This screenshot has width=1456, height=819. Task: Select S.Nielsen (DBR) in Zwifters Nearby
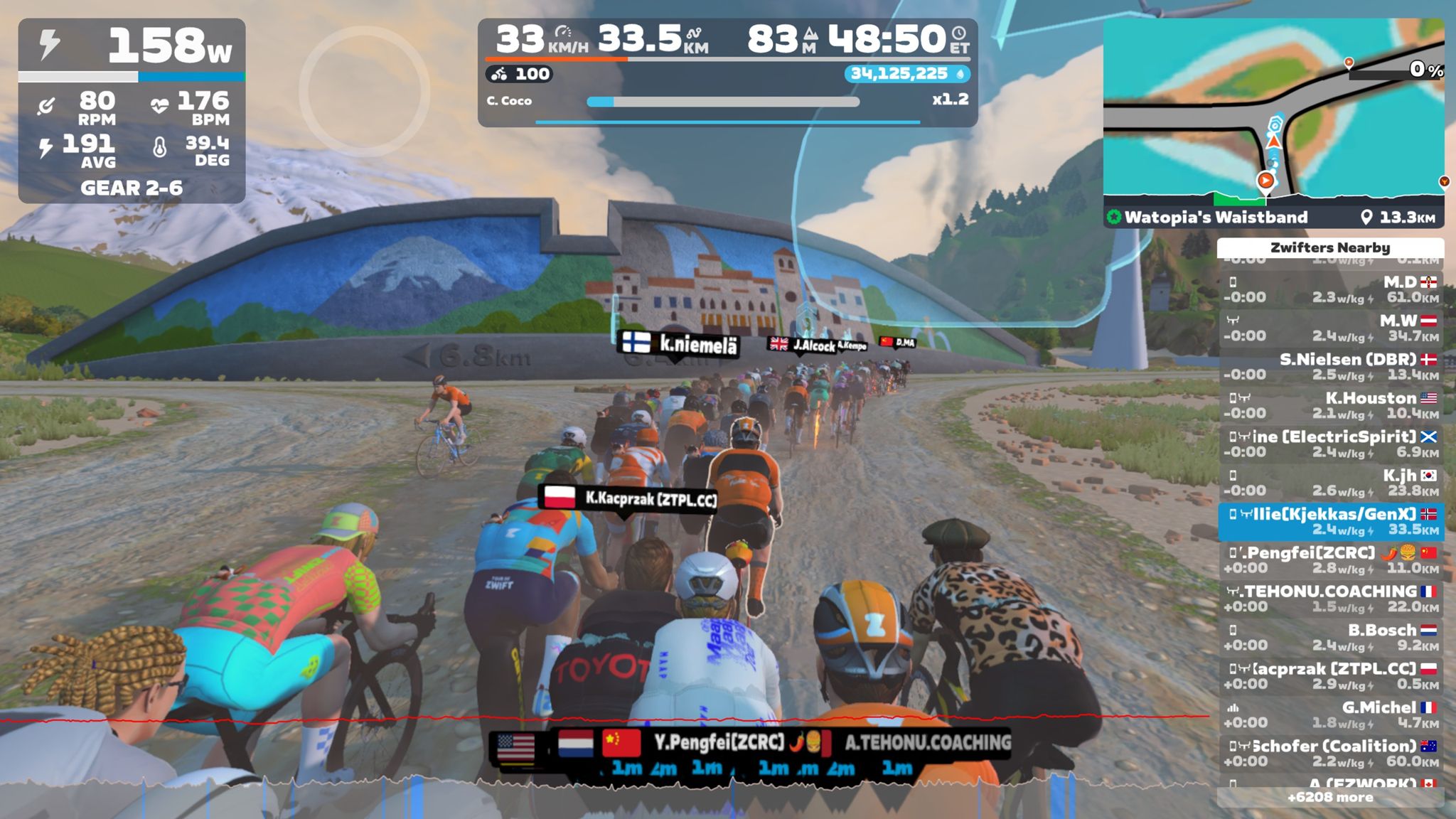1330,367
